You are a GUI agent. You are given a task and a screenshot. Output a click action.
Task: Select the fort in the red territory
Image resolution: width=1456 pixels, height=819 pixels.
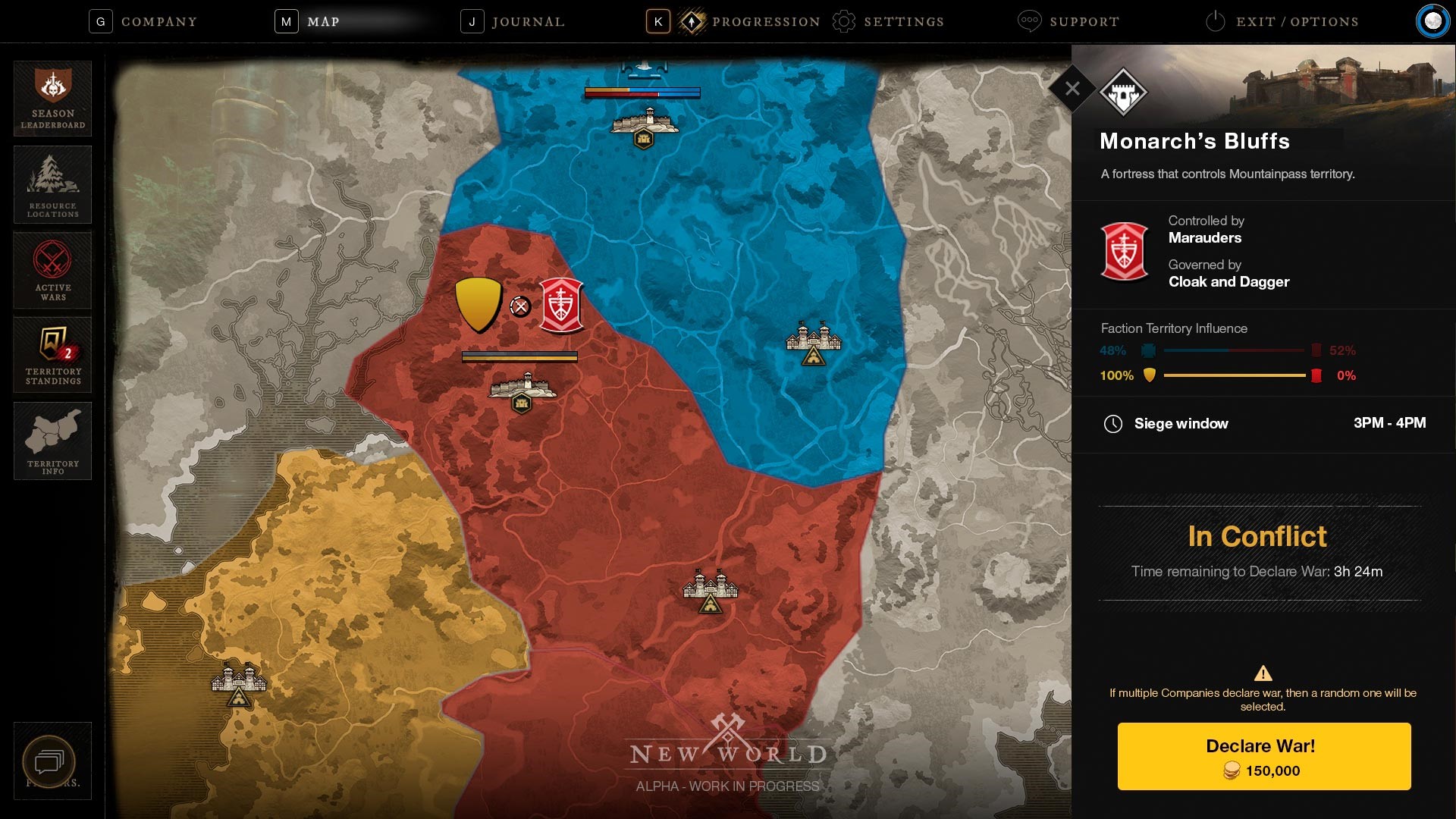(x=522, y=391)
